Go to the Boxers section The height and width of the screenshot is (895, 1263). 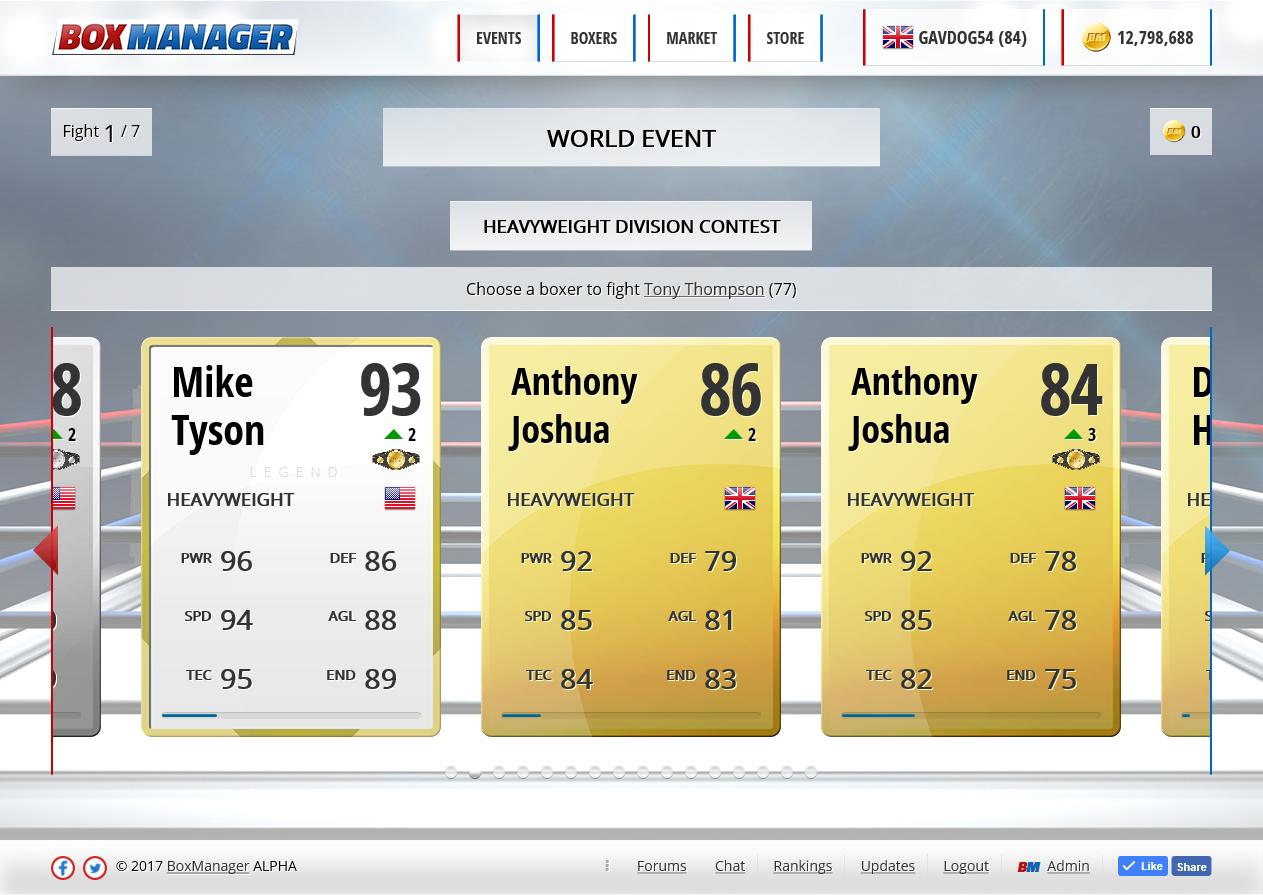[593, 38]
